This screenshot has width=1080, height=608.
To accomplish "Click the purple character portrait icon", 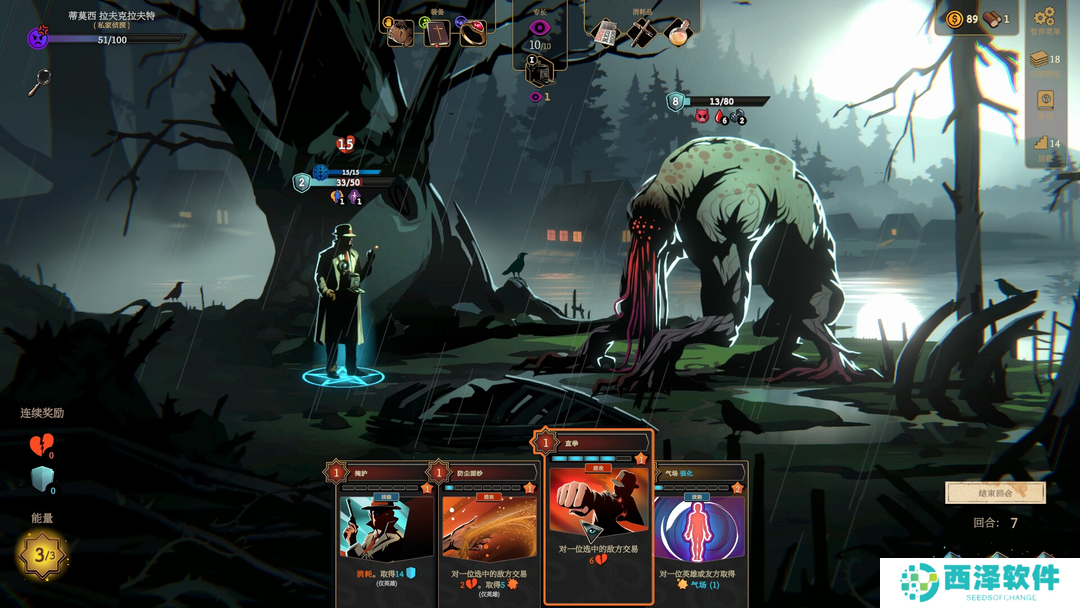I will [38, 39].
